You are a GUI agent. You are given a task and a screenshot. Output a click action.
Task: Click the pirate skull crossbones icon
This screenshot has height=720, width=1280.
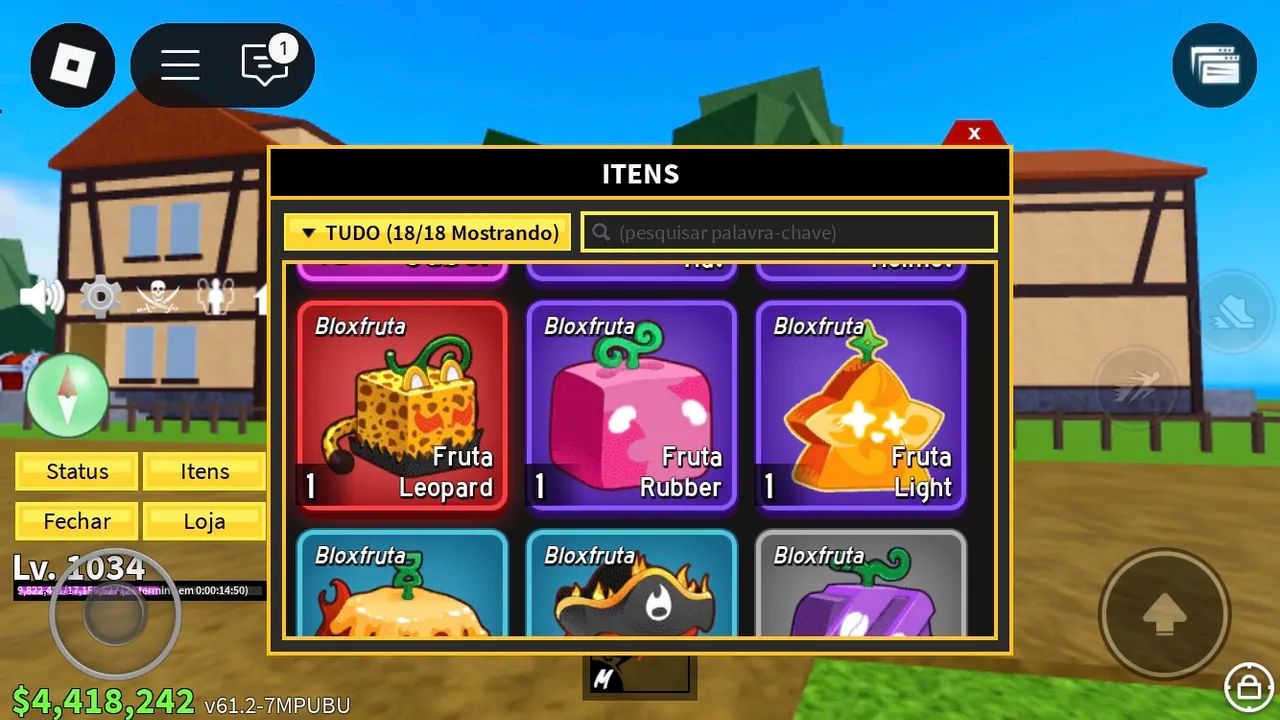pos(158,297)
